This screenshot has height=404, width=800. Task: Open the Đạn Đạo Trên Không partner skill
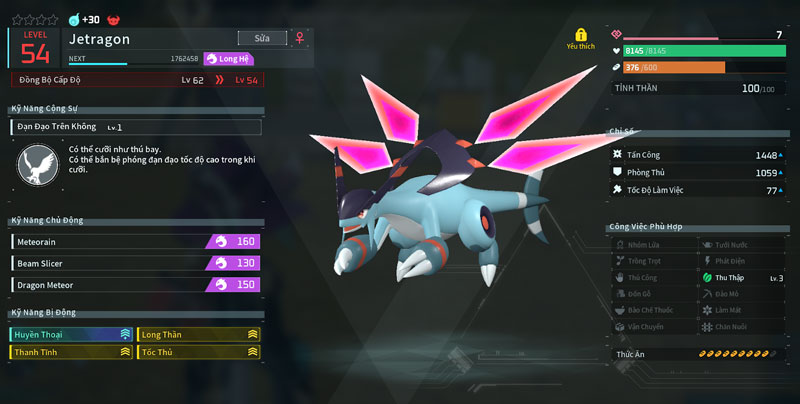(136, 127)
